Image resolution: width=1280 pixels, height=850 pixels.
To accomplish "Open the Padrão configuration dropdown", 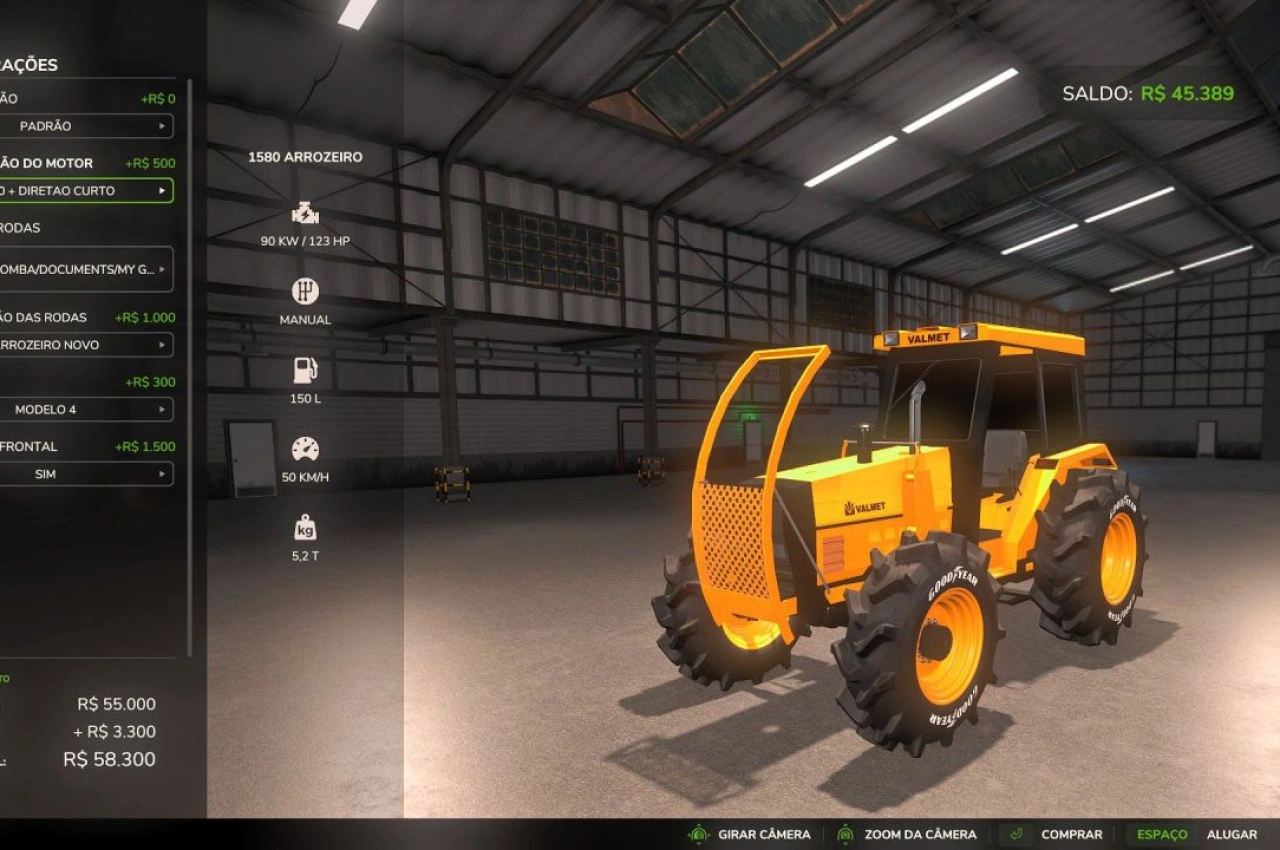I will tap(85, 126).
